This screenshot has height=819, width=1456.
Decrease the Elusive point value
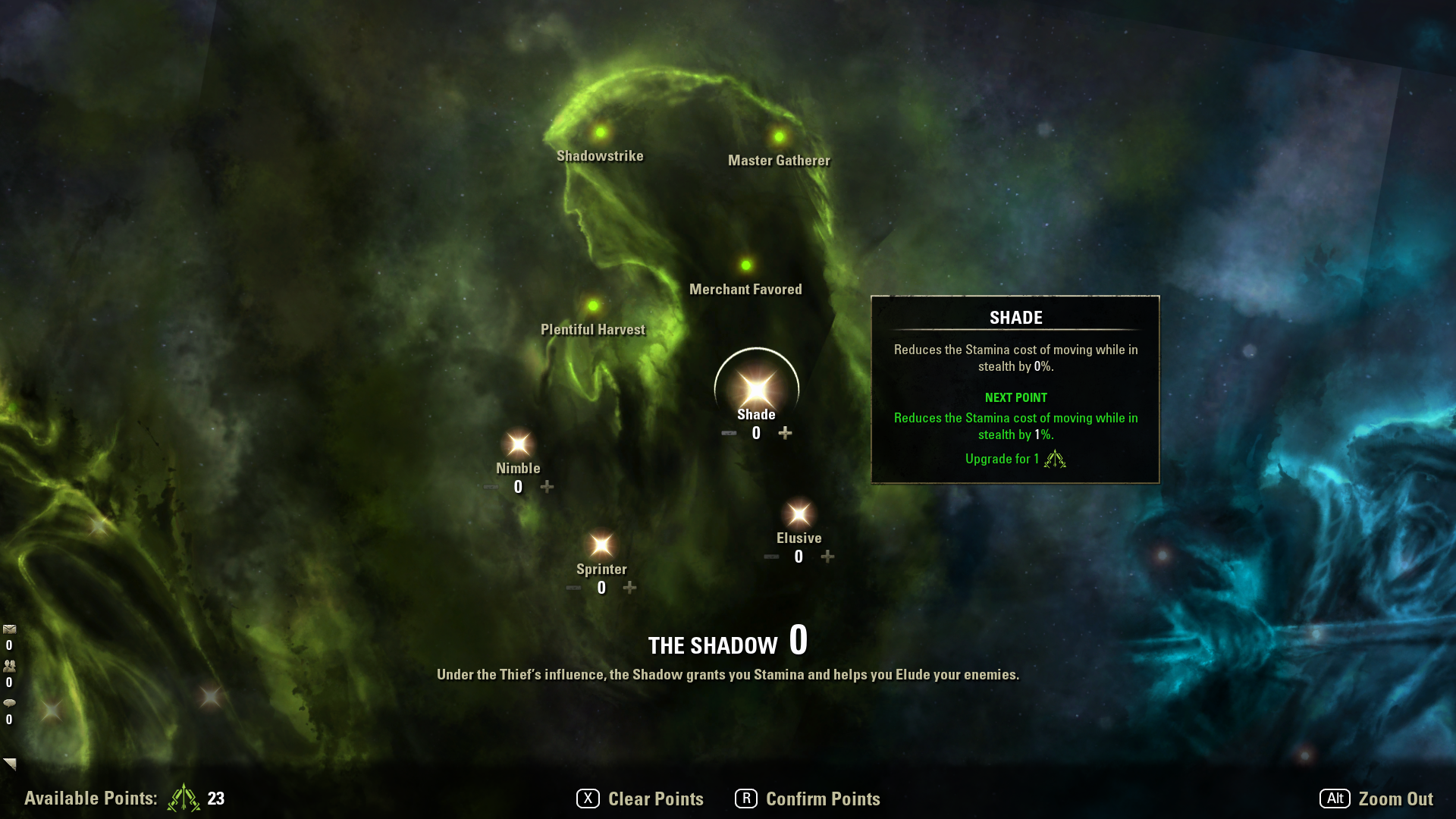[771, 557]
